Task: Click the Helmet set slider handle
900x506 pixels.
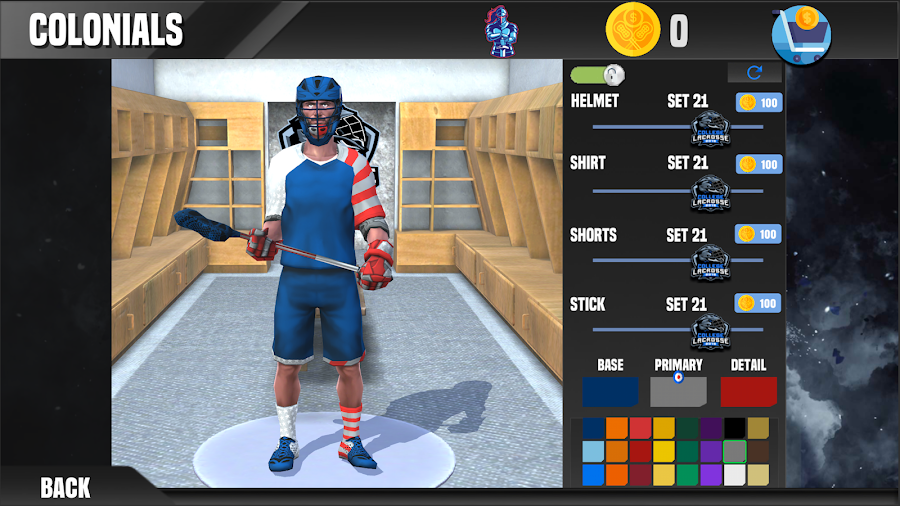Action: (x=711, y=128)
